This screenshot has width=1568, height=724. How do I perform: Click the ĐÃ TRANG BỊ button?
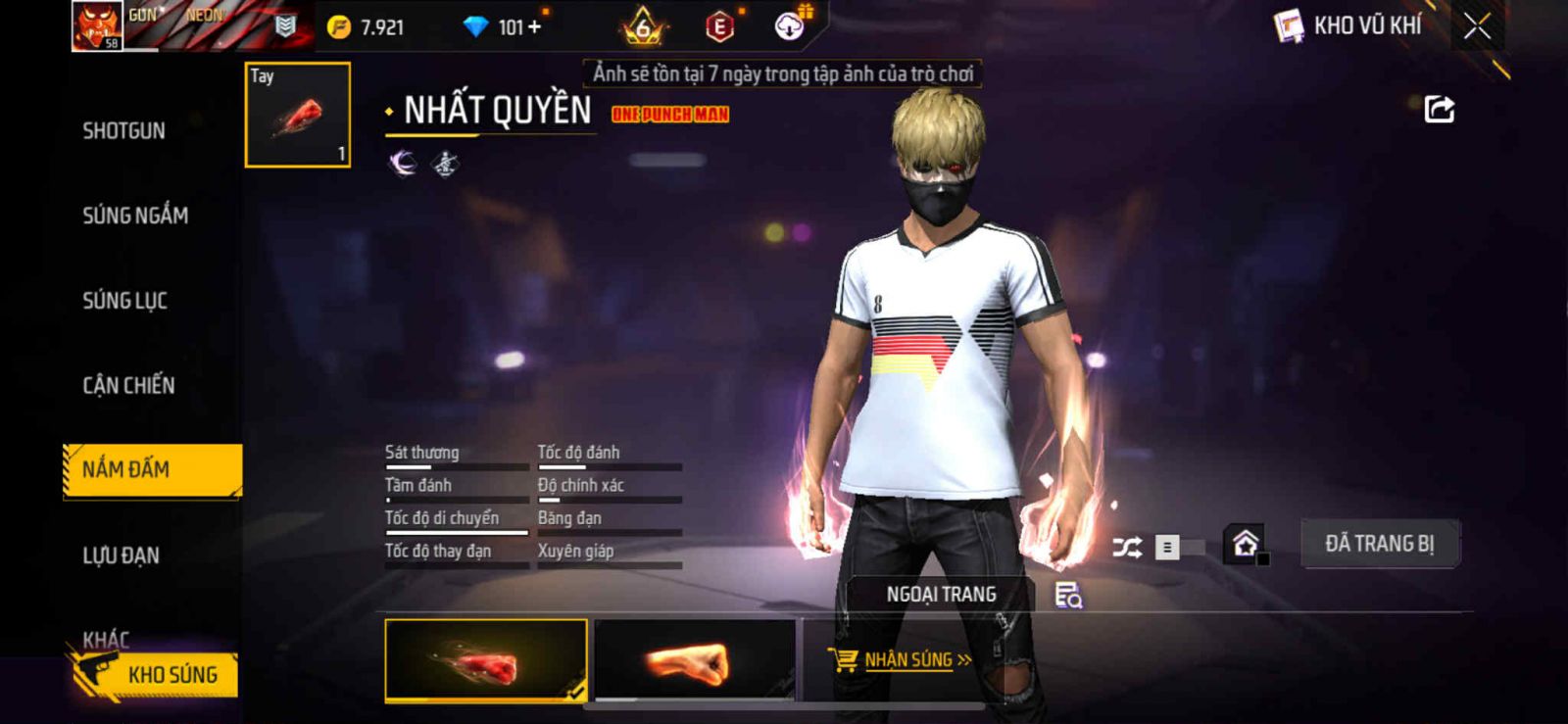click(x=1379, y=544)
